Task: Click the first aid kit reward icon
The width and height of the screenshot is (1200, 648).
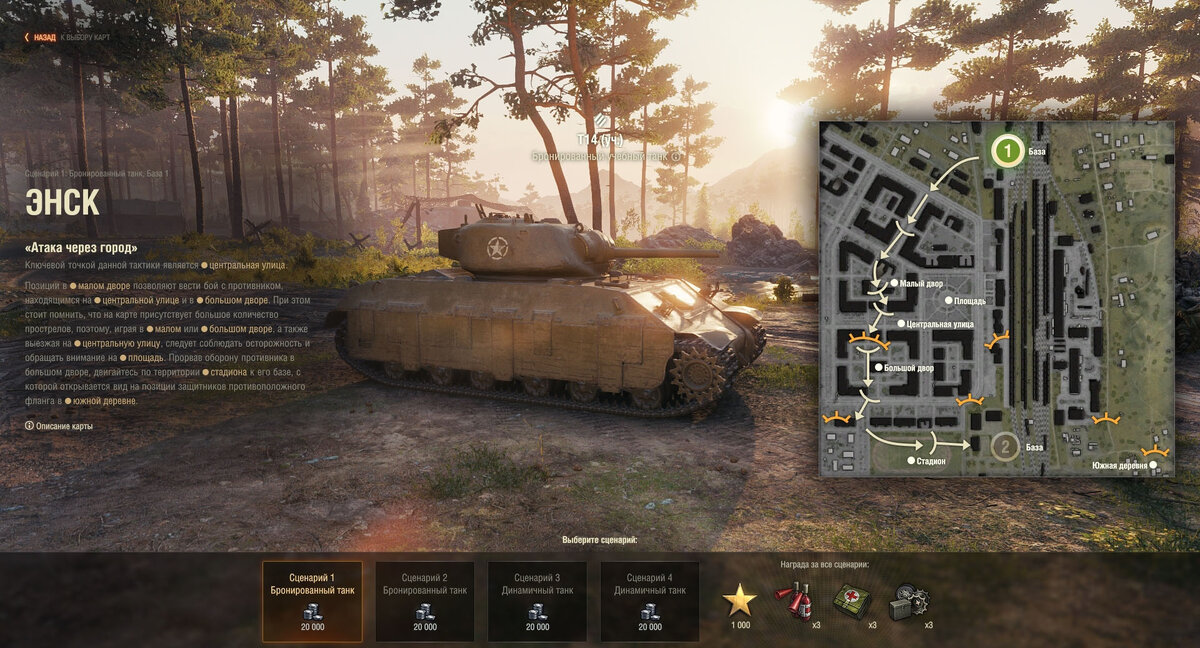Action: (x=851, y=600)
